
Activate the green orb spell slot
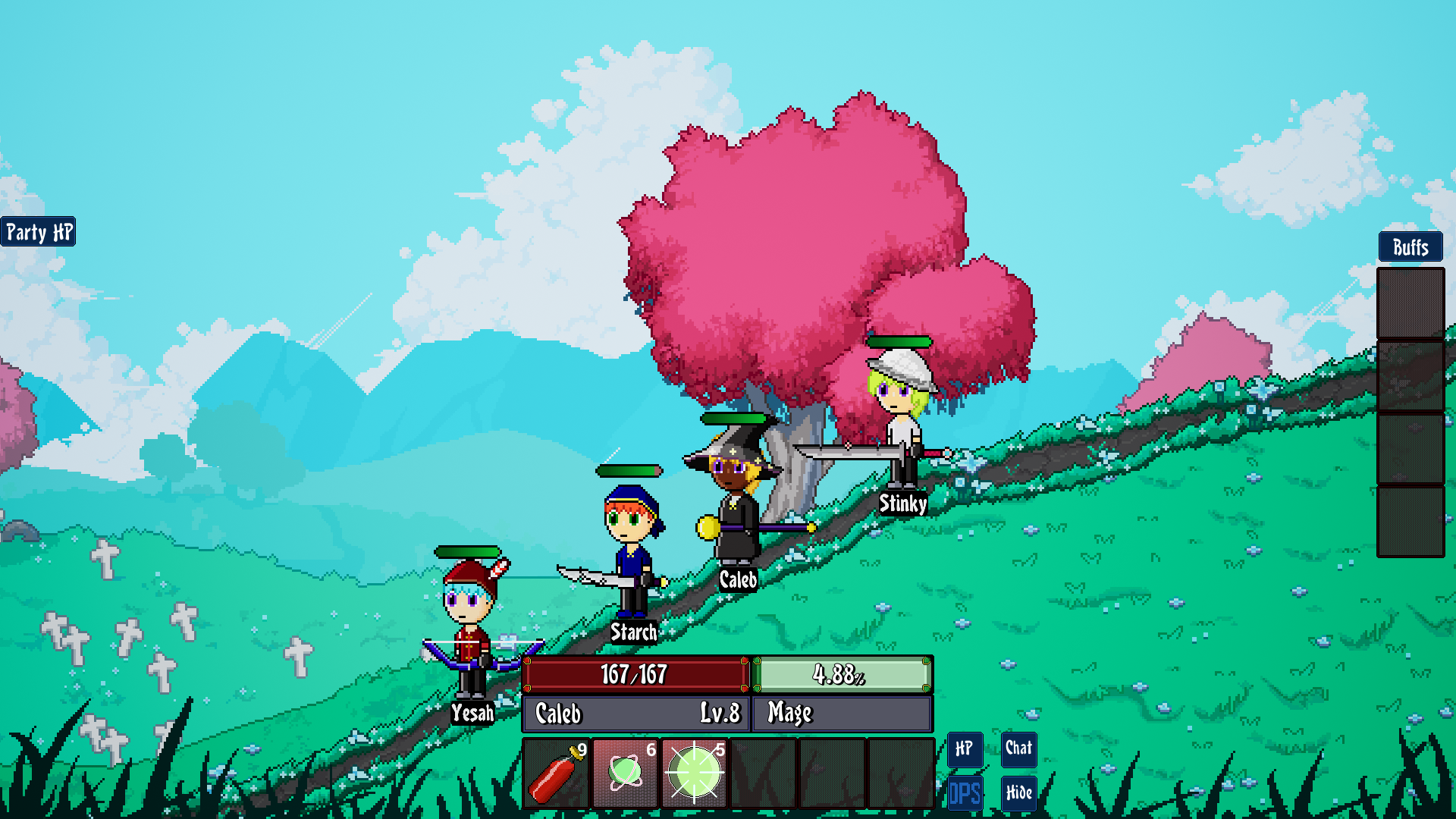coord(625,773)
